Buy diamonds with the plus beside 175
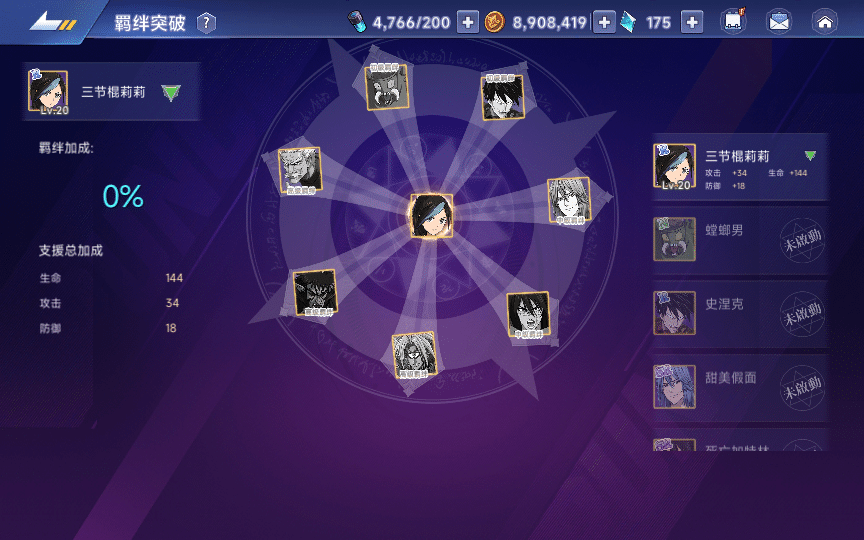This screenshot has height=540, width=864. tap(692, 23)
